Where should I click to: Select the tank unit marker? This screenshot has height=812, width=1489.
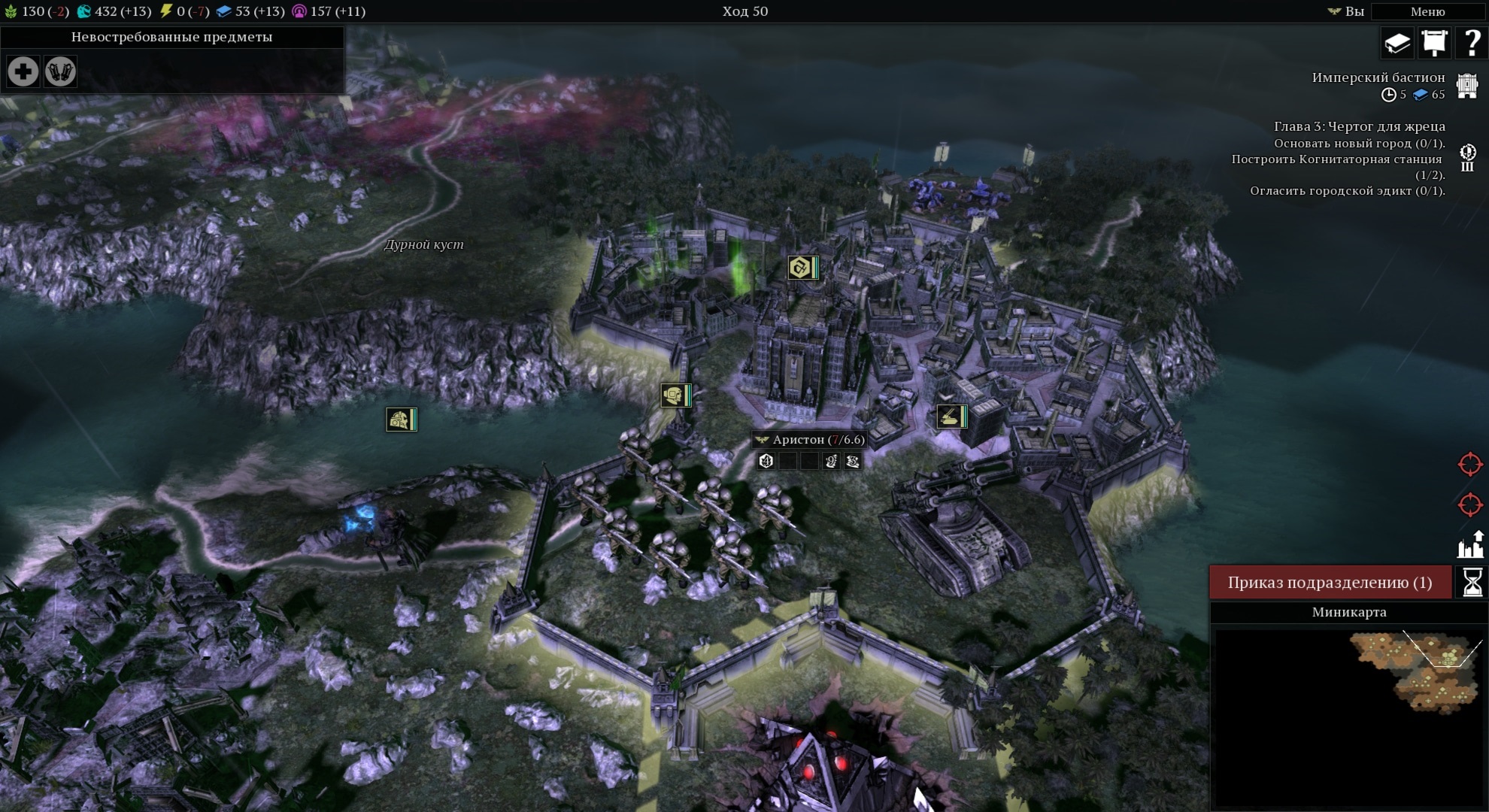pos(950,417)
